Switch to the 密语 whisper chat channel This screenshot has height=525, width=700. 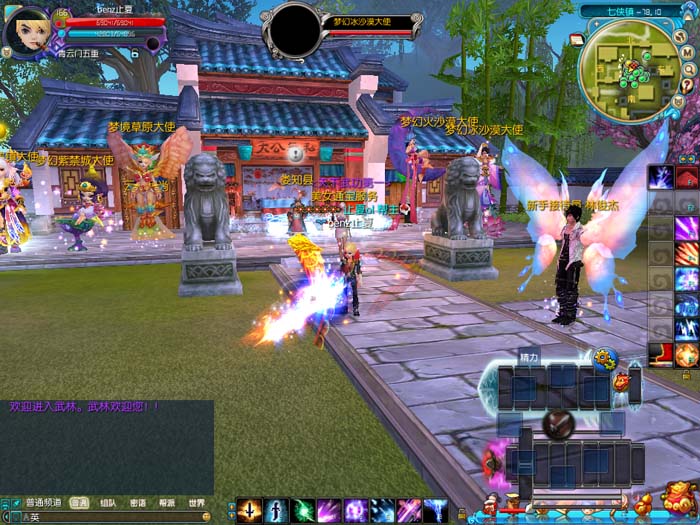137,503
